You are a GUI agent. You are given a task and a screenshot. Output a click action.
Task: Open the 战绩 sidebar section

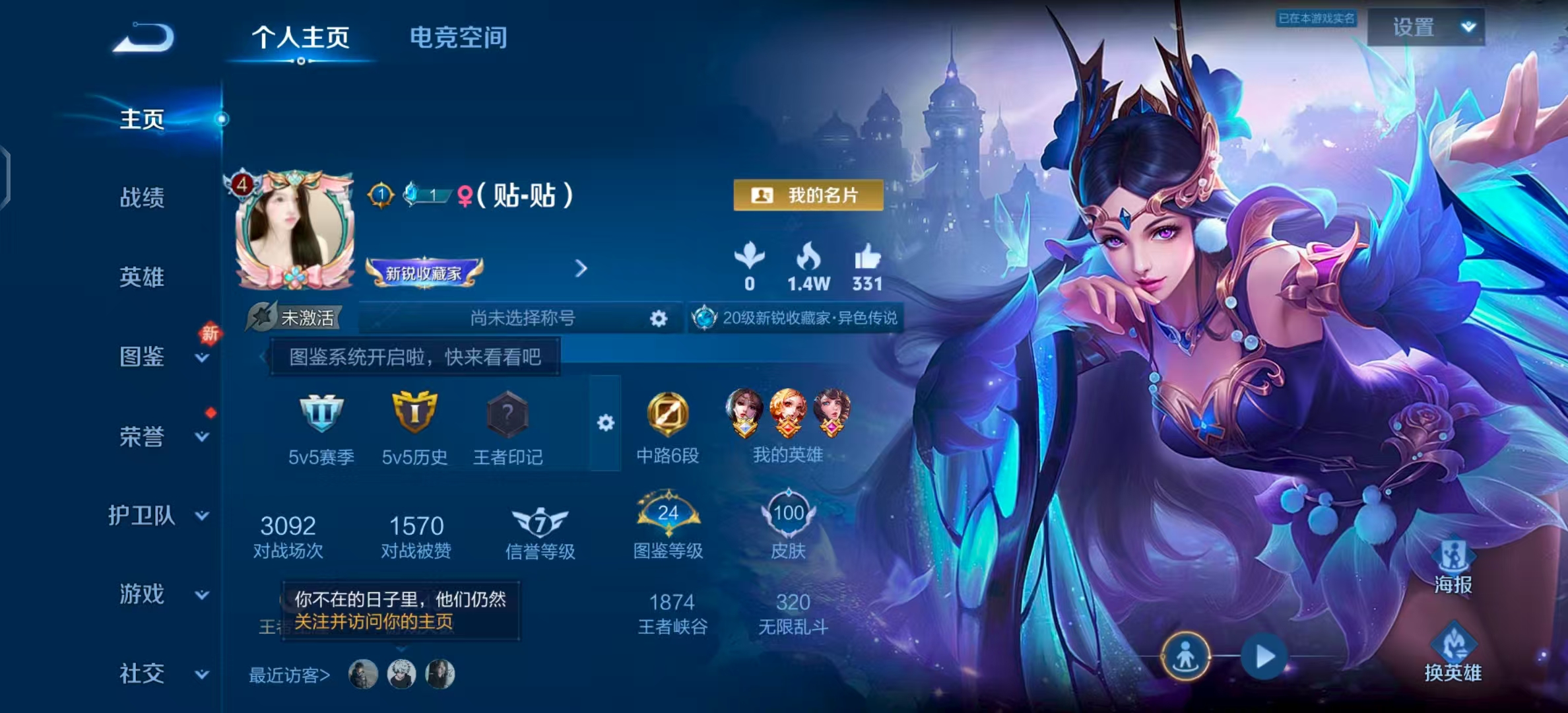(x=141, y=197)
